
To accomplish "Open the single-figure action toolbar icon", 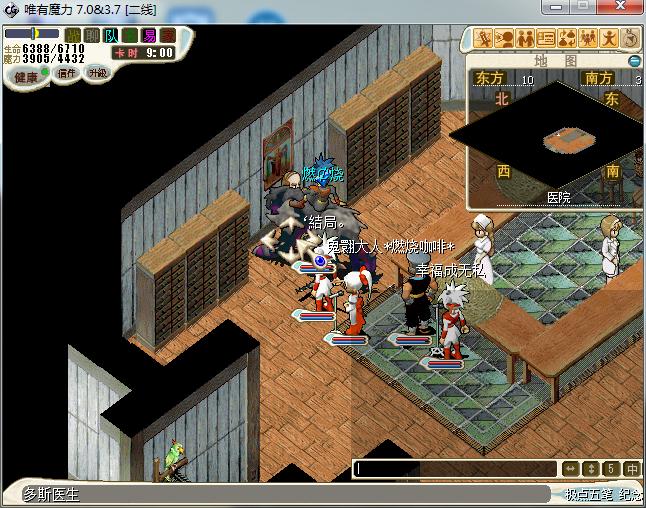I will (609, 39).
